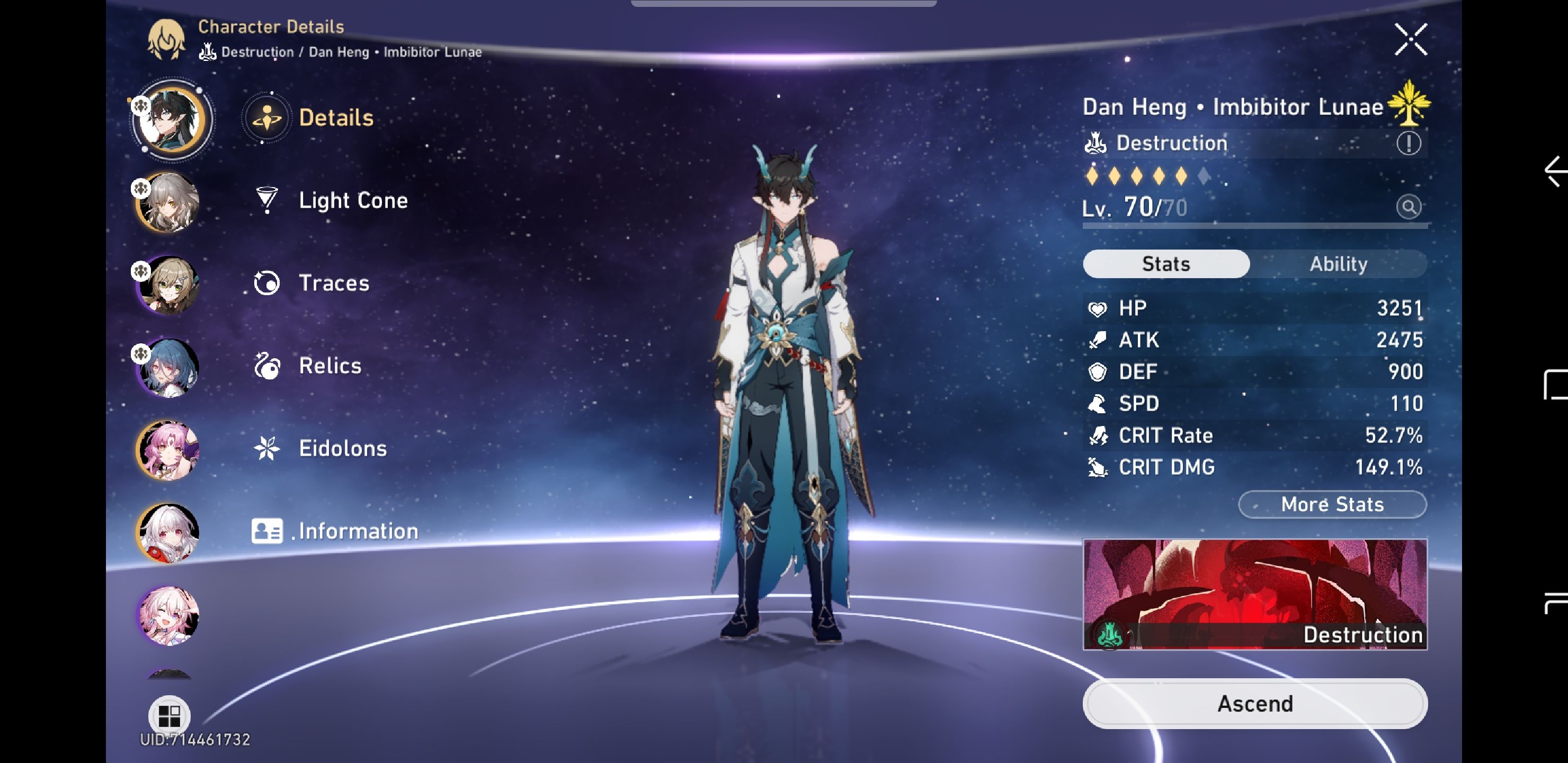Open the Details menu entry
Viewport: 1568px width, 763px height.
[336, 118]
